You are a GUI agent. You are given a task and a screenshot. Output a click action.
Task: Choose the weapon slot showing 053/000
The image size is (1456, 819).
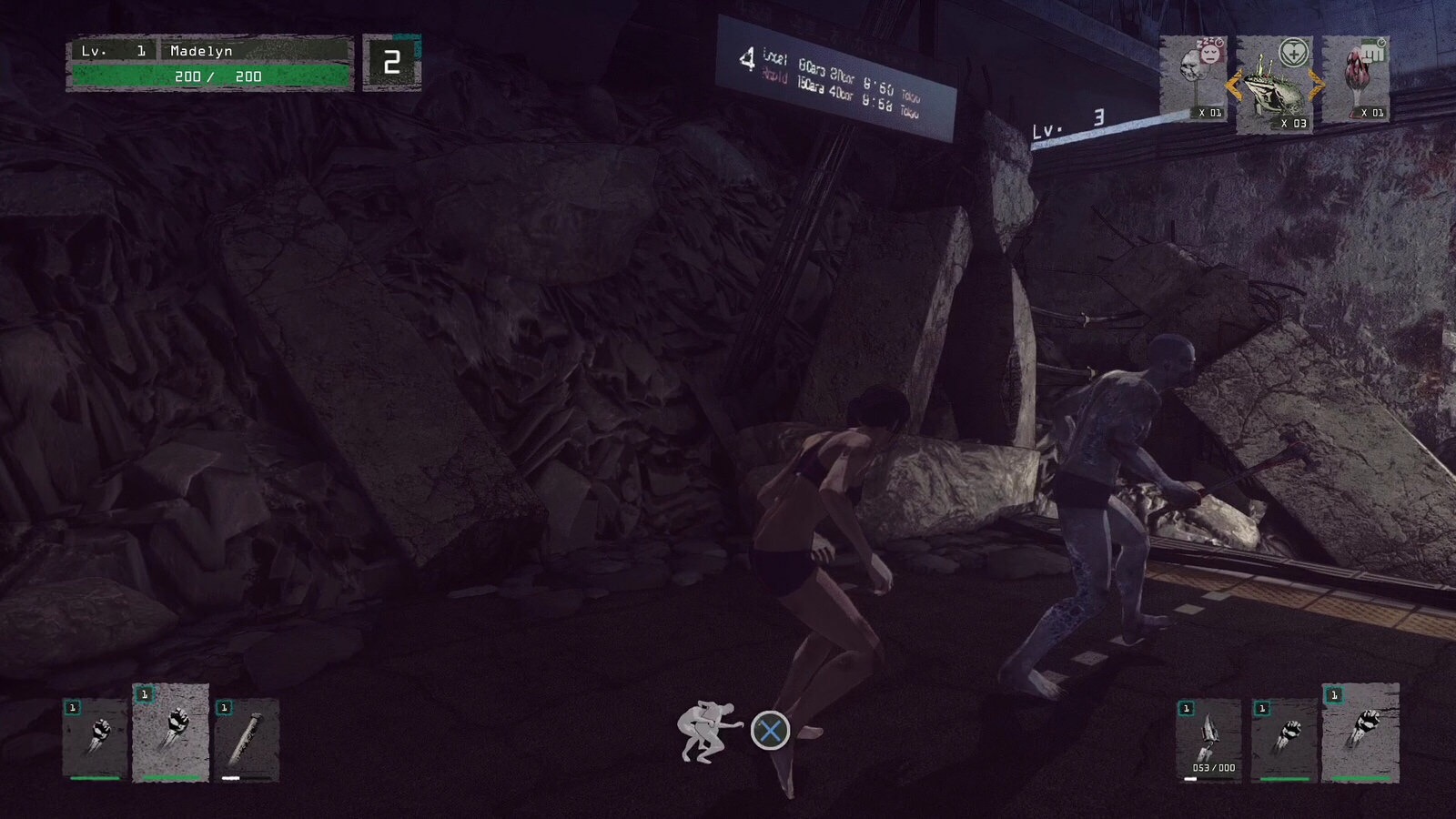click(1208, 739)
